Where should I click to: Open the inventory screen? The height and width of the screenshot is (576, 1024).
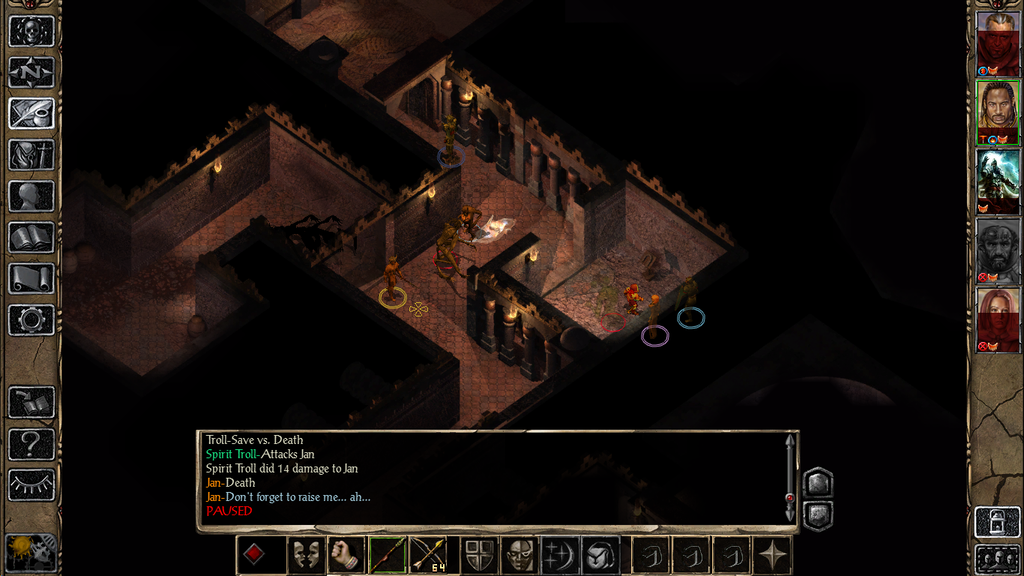click(31, 155)
